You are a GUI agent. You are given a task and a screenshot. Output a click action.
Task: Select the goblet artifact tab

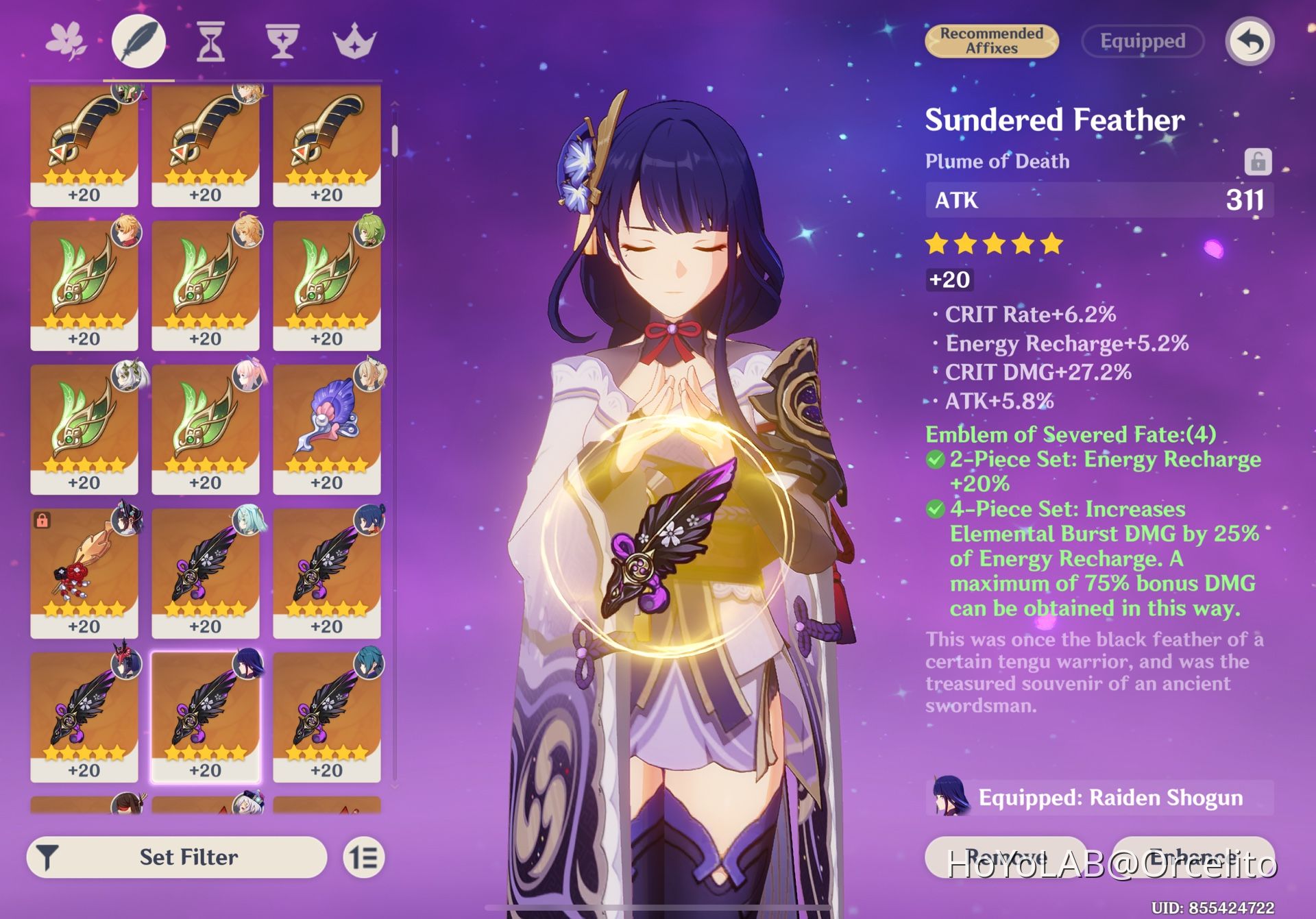pyautogui.click(x=282, y=41)
